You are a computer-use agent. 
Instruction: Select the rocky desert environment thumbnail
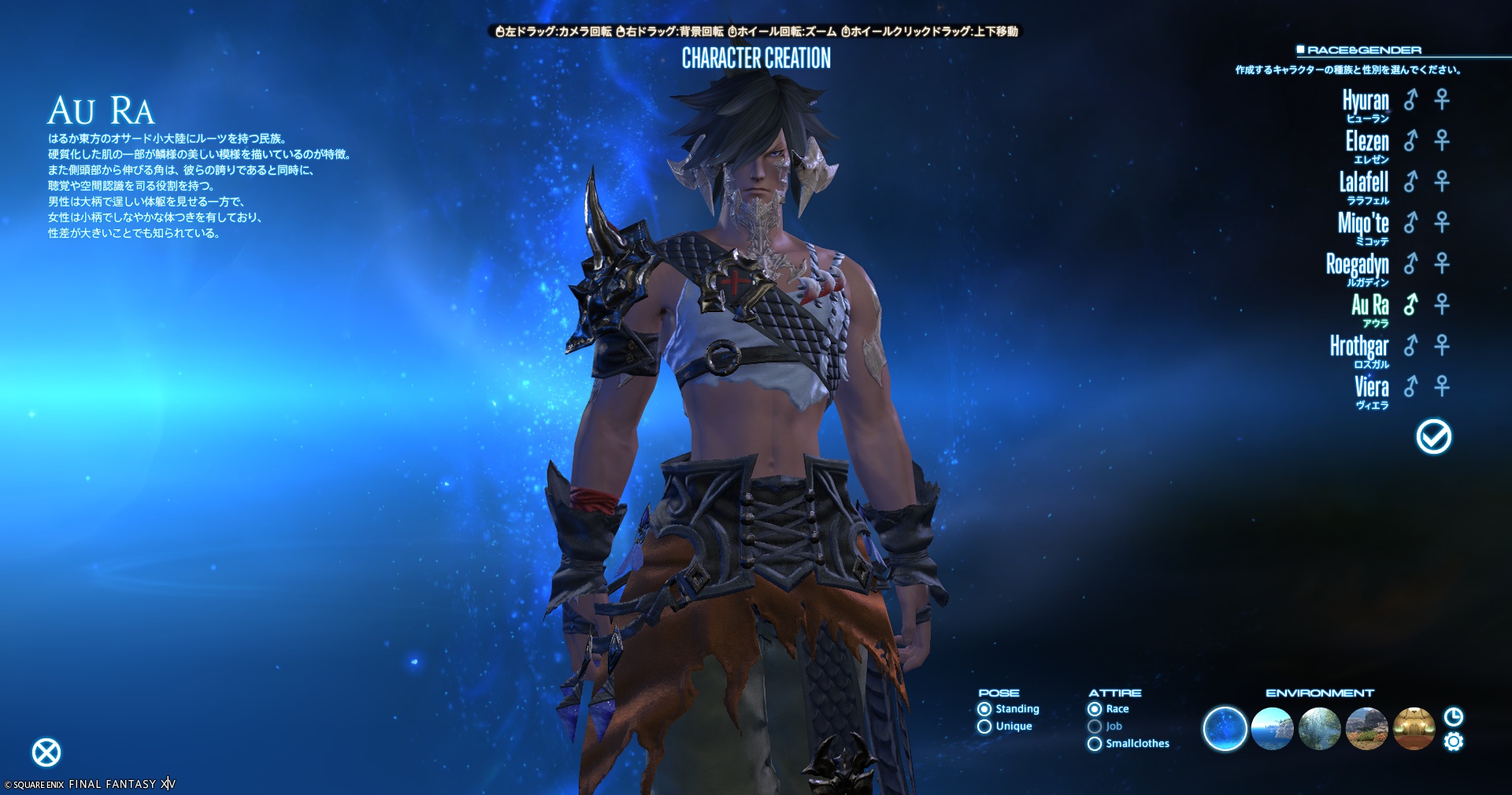pos(1366,729)
